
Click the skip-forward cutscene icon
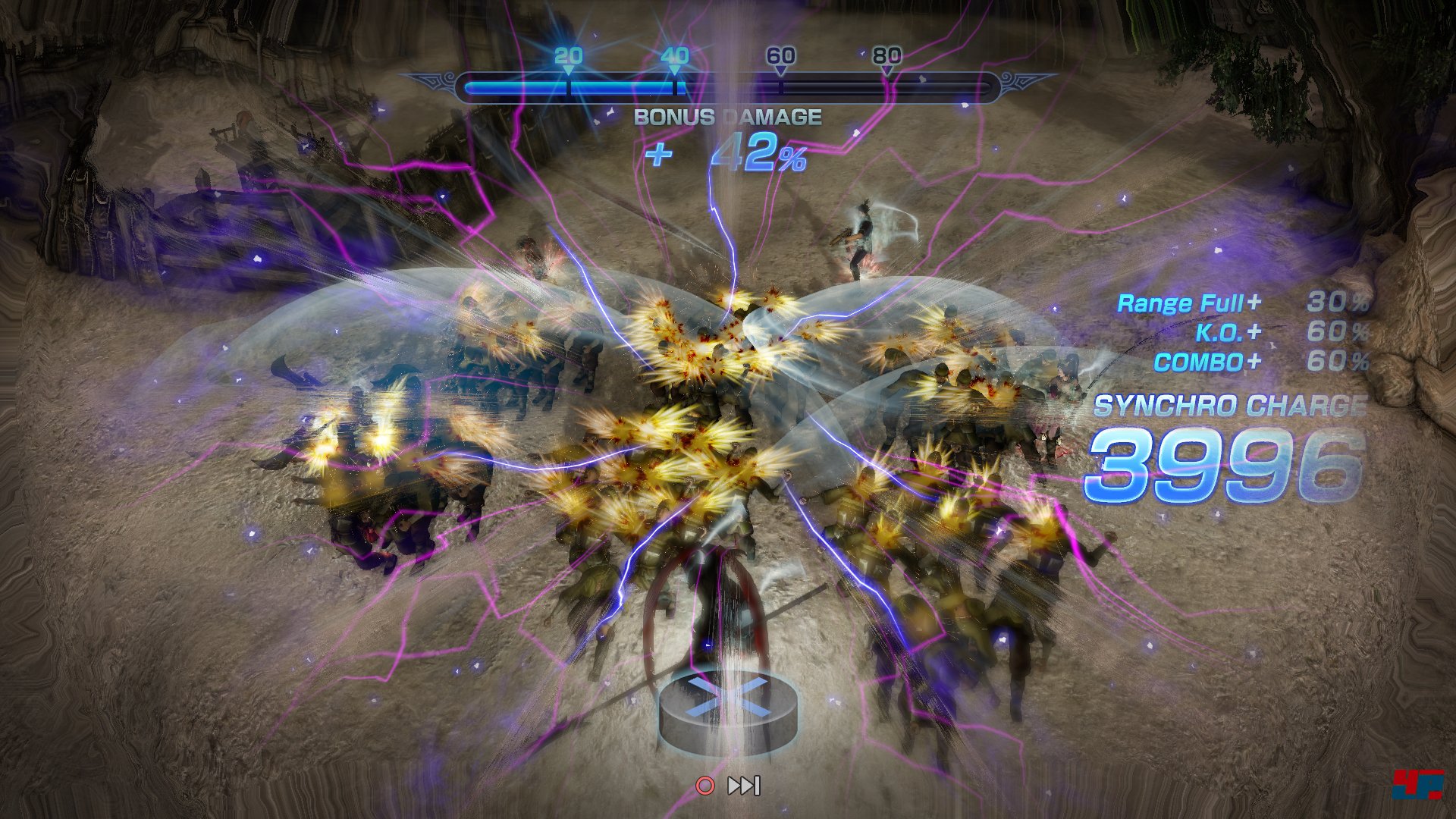pos(744,786)
